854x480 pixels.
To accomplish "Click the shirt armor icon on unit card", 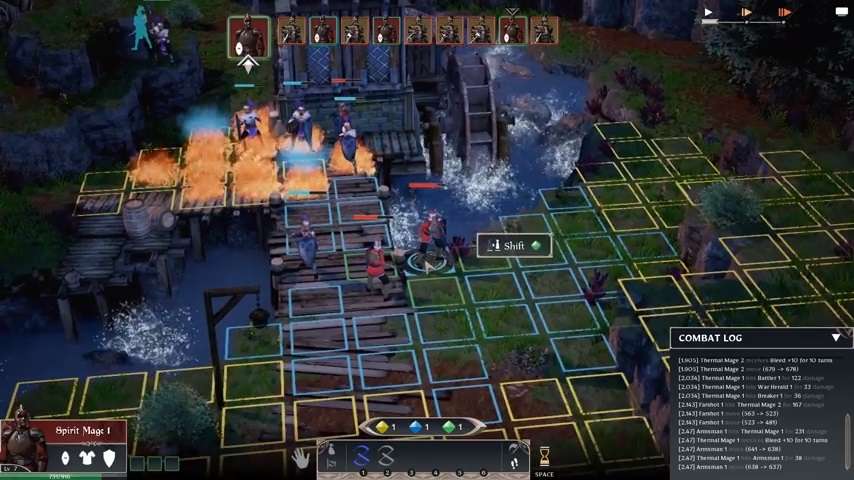I will pos(87,458).
